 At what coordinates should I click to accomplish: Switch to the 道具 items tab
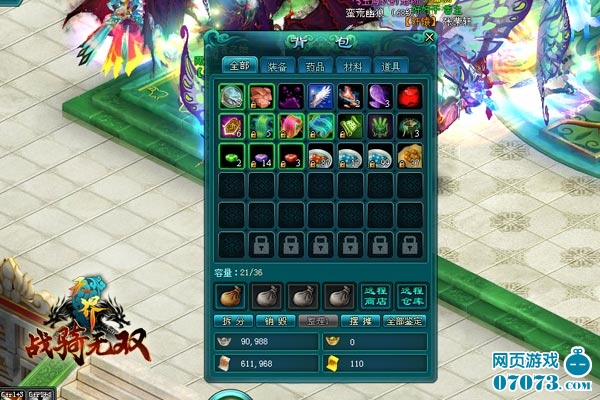(391, 66)
